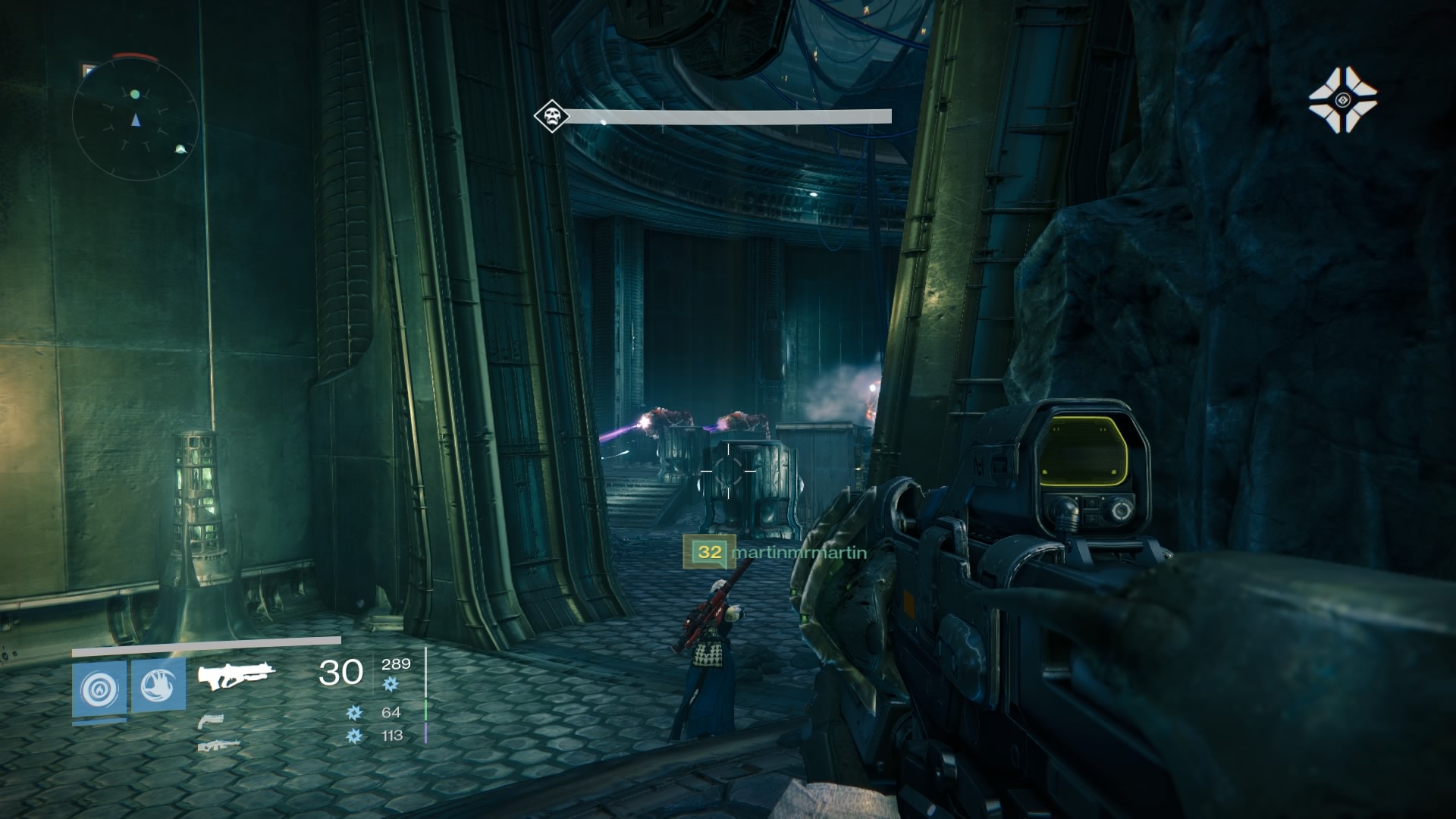Click the player north indicator on the radar
Screen dimensions: 1456x819
point(136,121)
